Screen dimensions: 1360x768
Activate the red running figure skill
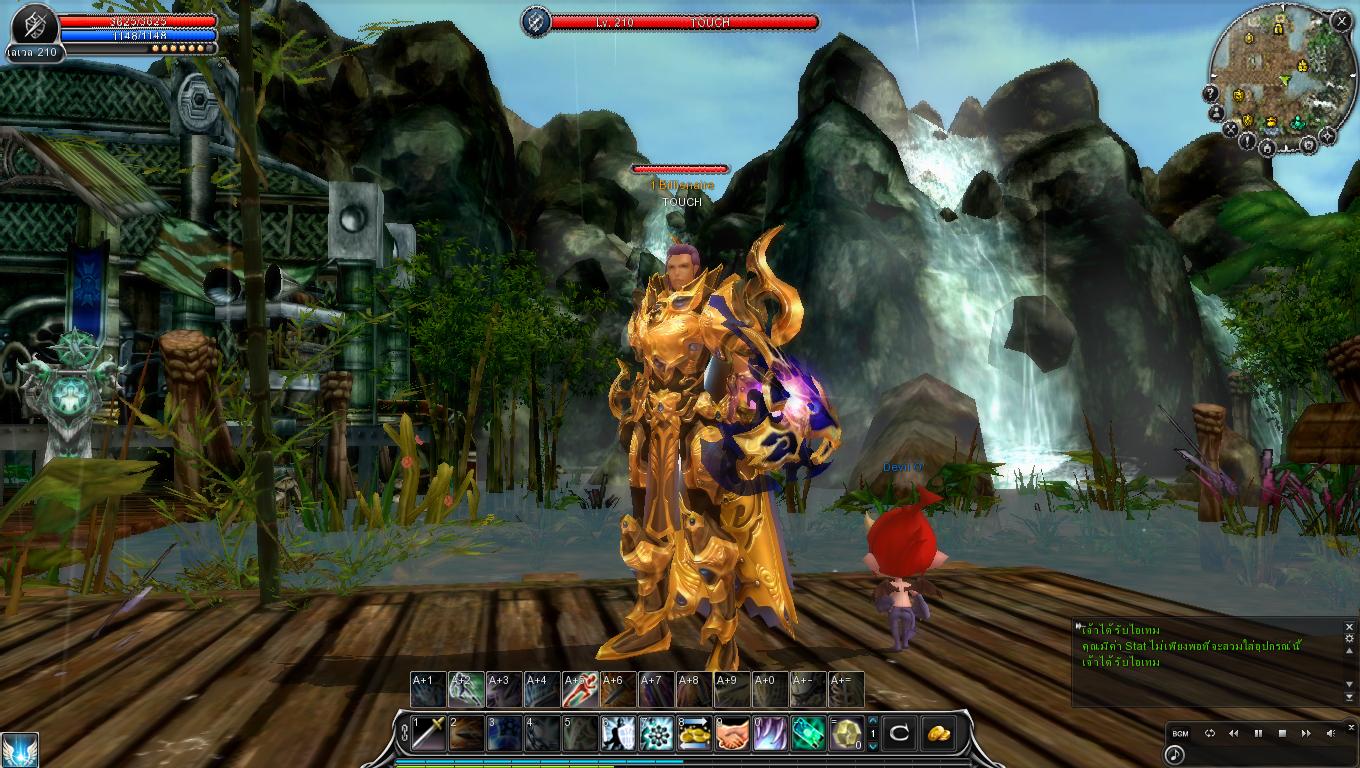pos(580,690)
